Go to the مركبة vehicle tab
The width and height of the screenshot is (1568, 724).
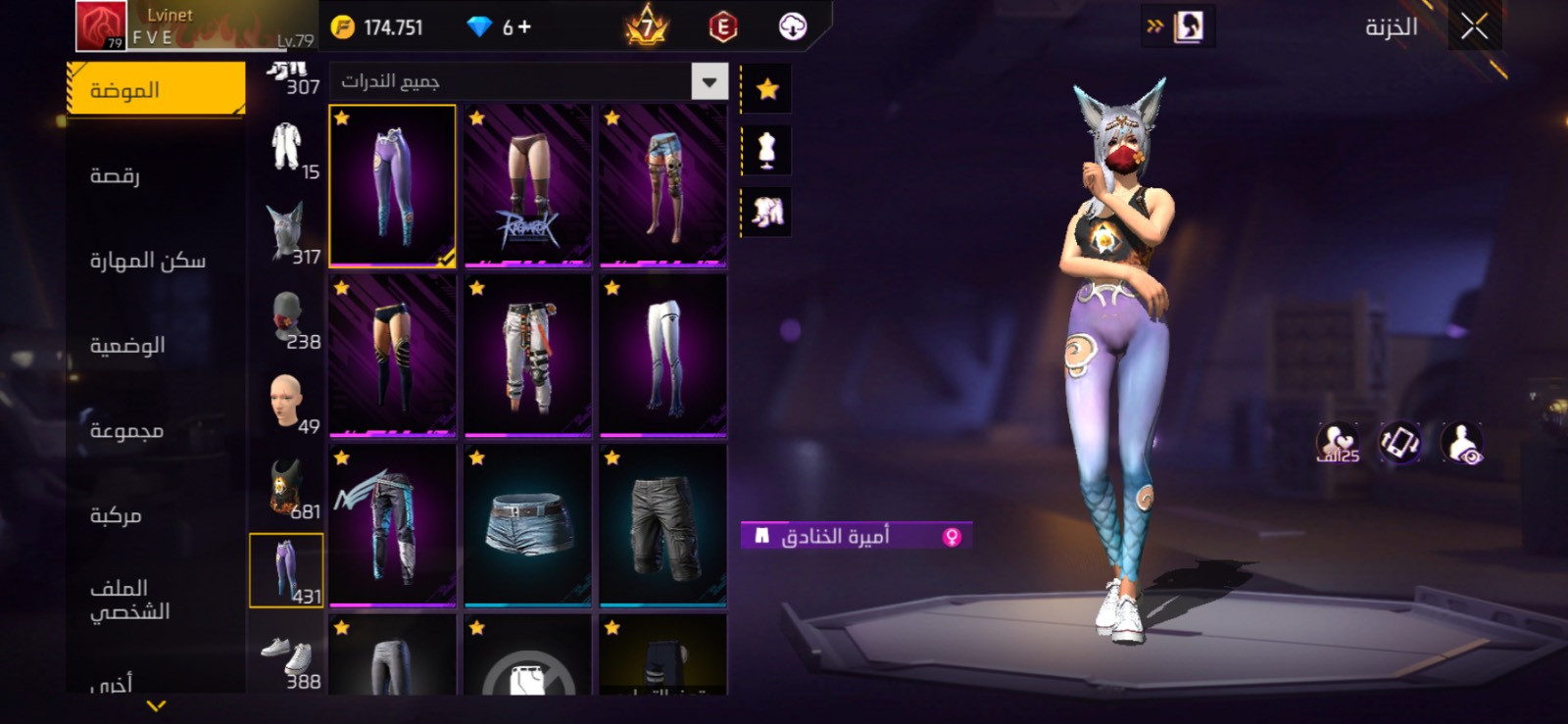[117, 515]
